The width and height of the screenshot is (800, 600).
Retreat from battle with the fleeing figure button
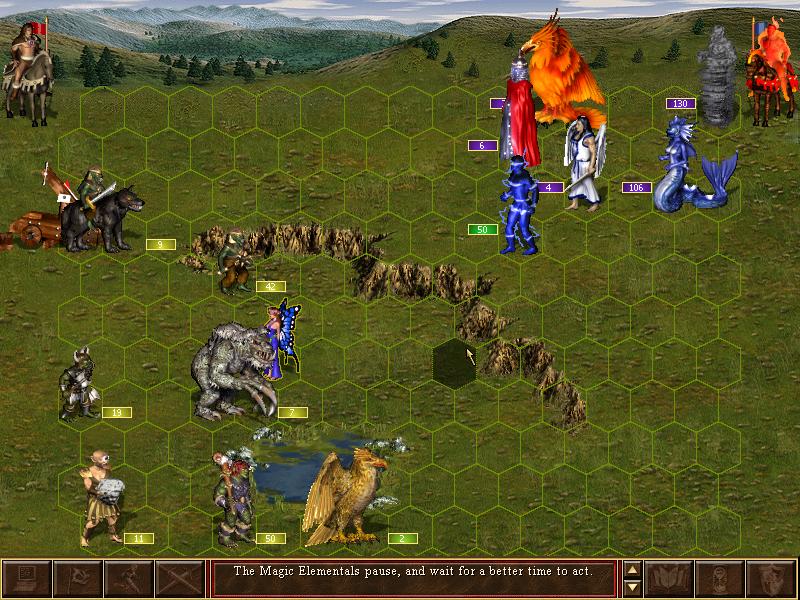point(128,579)
